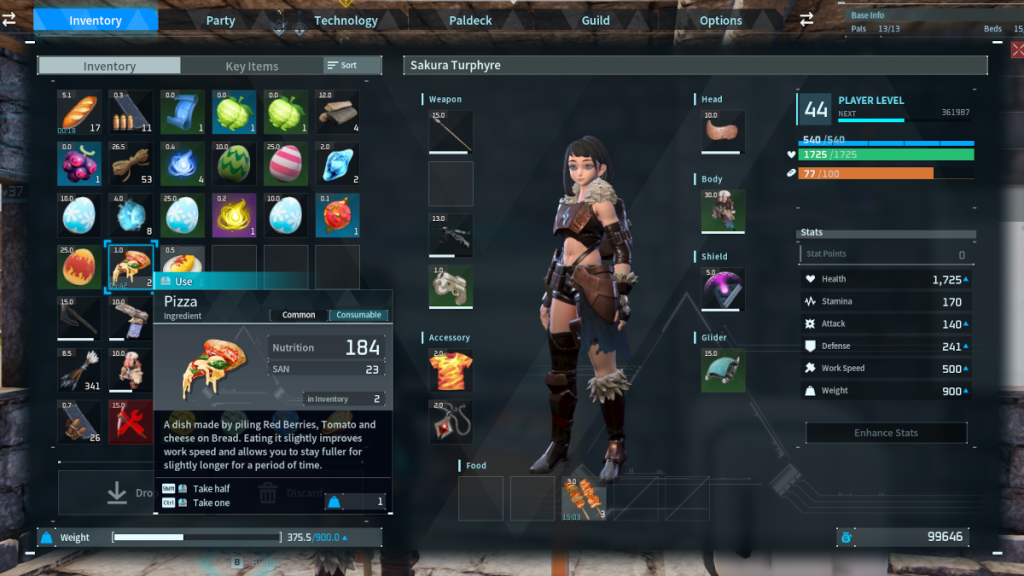Screen dimensions: 1024x576
Task: Click the Enhance Stats button
Action: (886, 433)
